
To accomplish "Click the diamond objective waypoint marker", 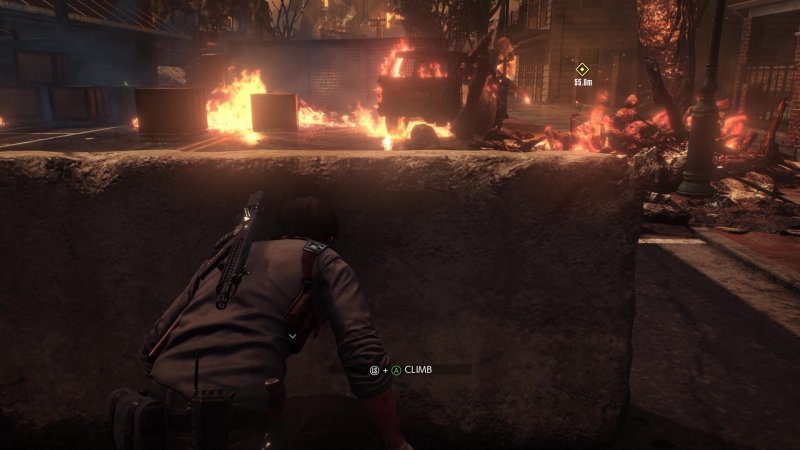I will 582,69.
